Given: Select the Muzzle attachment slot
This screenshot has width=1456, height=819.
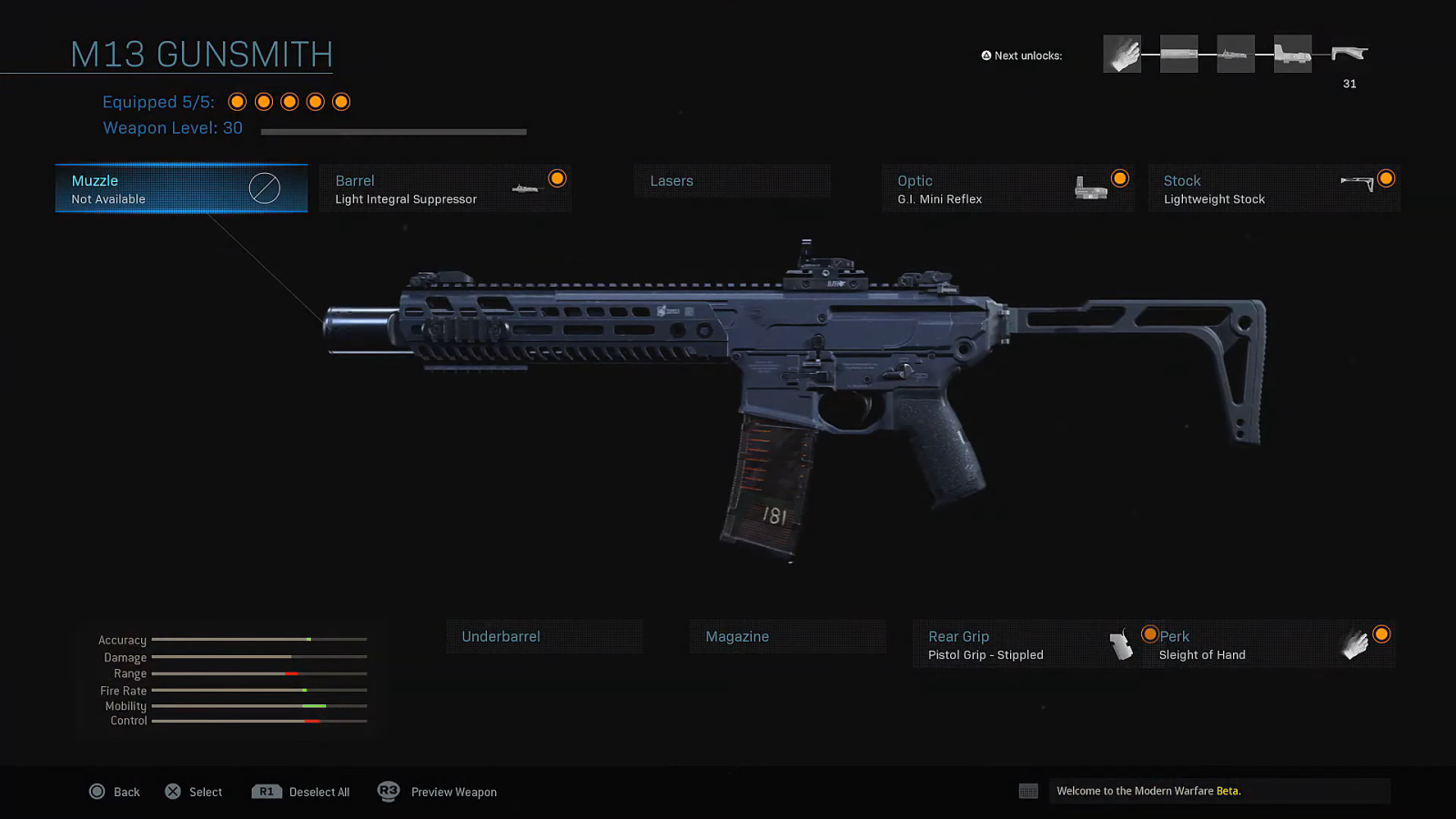Looking at the screenshot, I should pyautogui.click(x=181, y=188).
